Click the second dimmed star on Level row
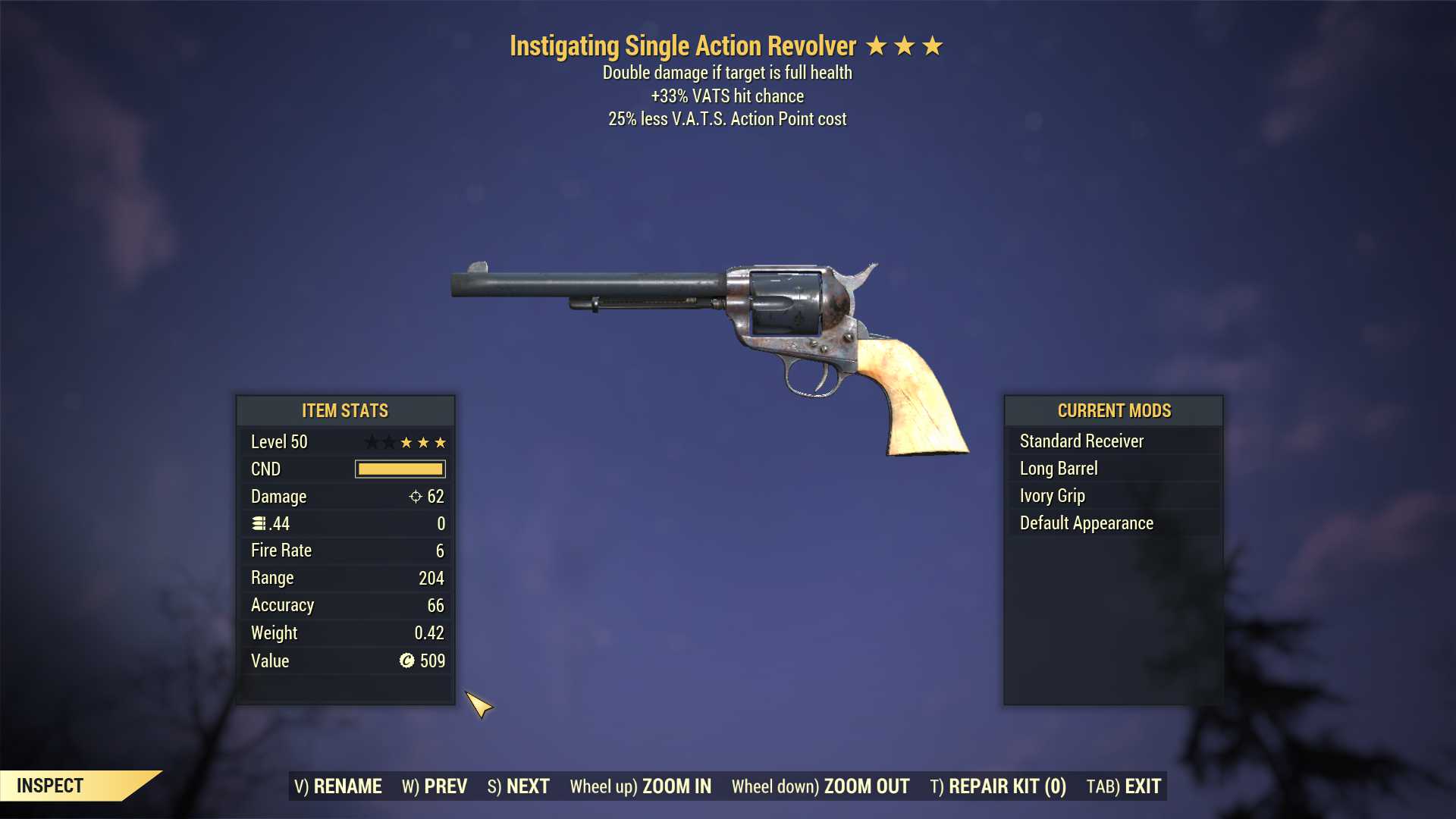Image resolution: width=1456 pixels, height=819 pixels. [388, 441]
